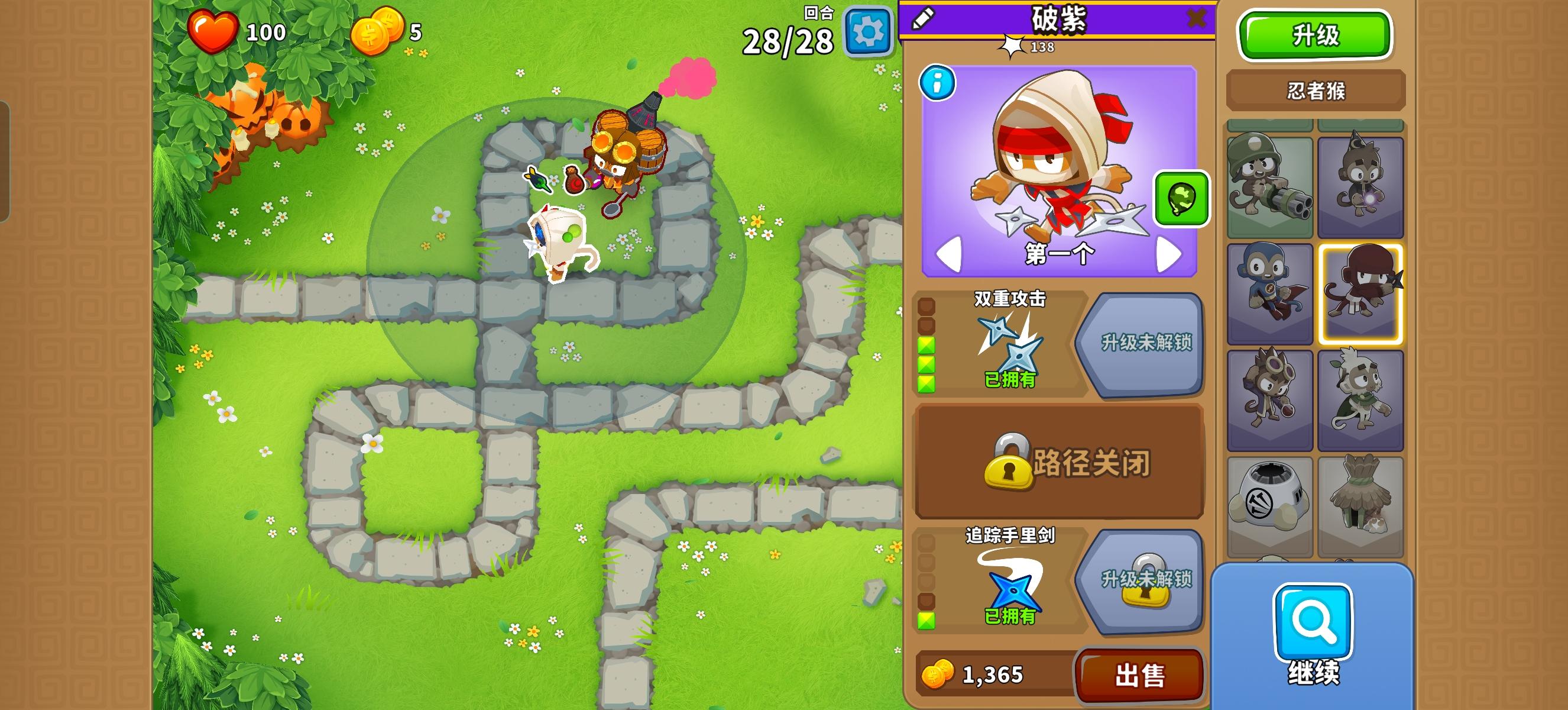The height and width of the screenshot is (710, 1568).
Task: Close the 破紫 tower panel
Action: pyautogui.click(x=1198, y=18)
